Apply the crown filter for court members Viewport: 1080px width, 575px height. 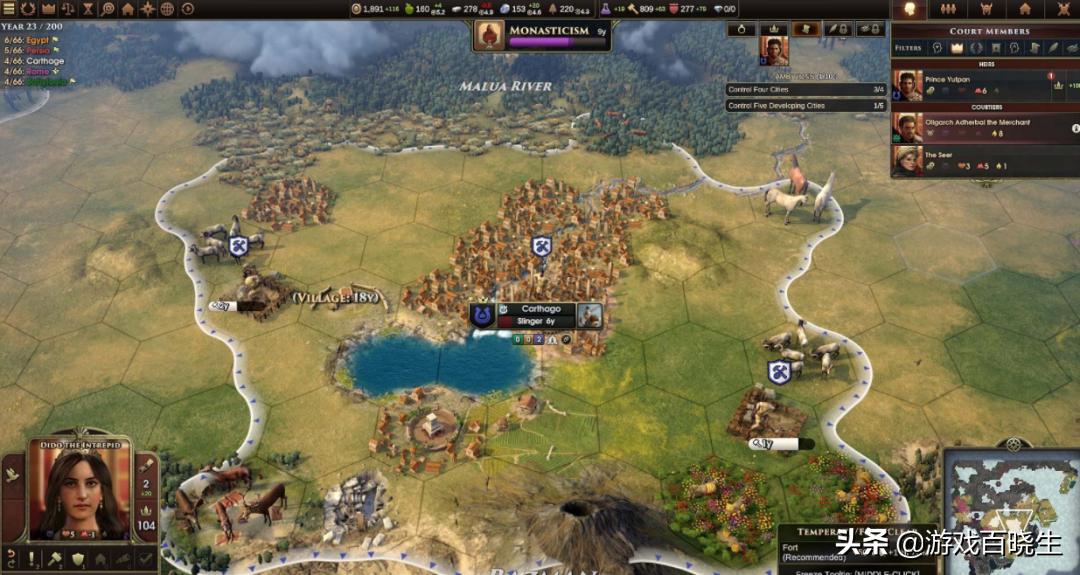coord(959,47)
